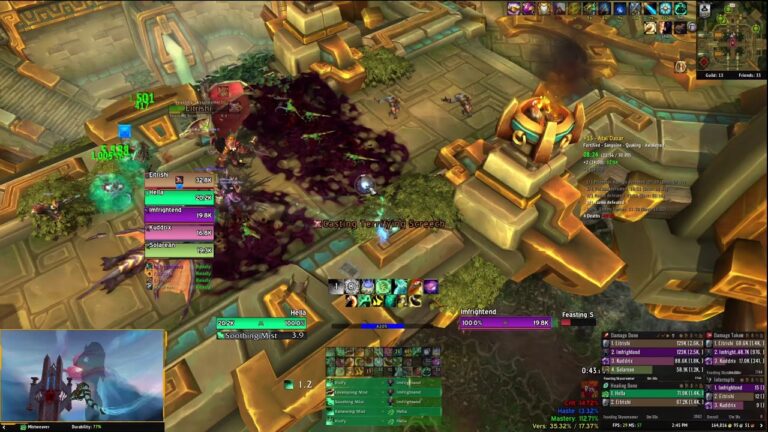Select Eitrishi in the party frames

[179, 180]
